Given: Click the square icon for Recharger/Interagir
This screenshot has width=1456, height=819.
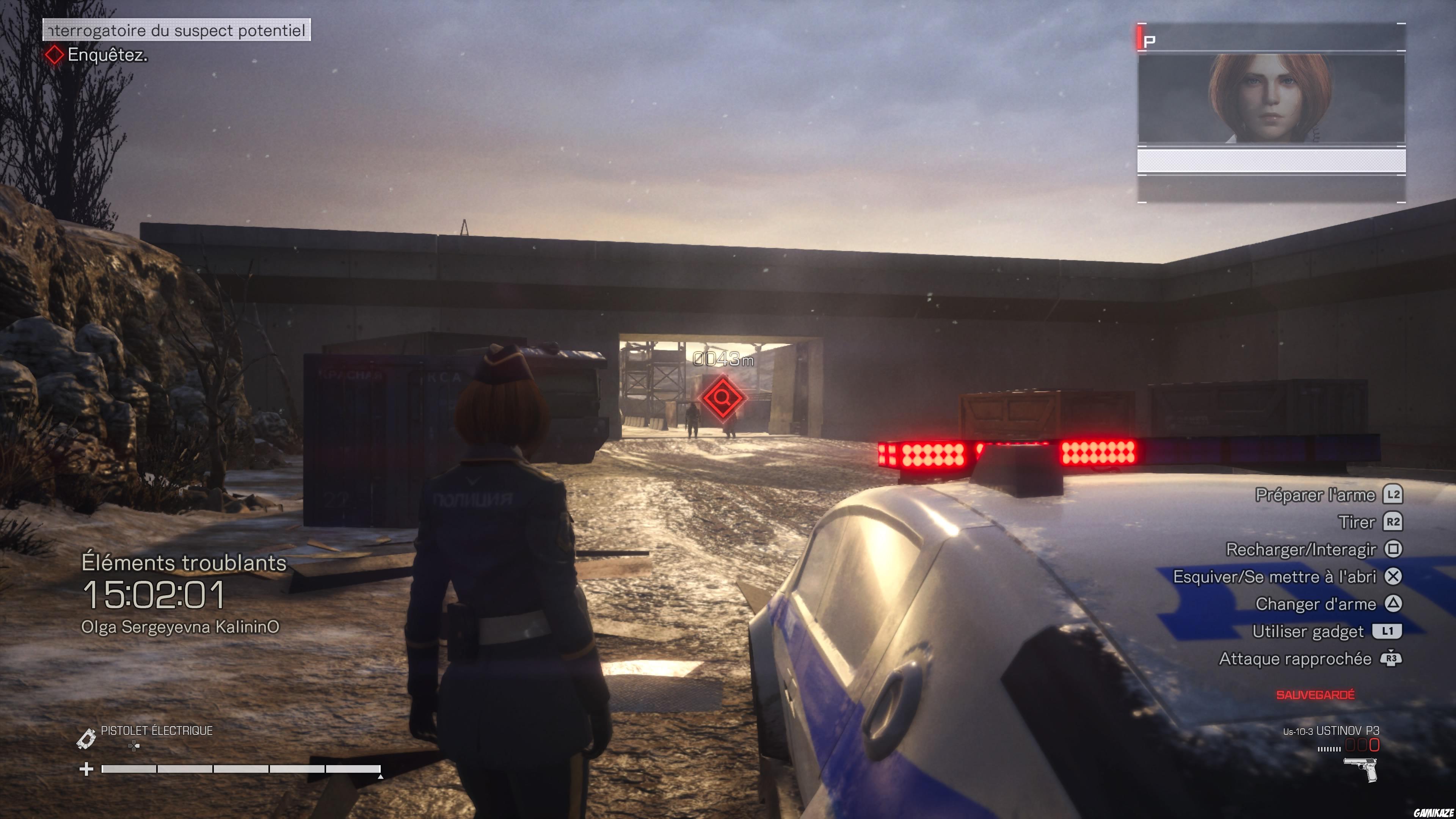Looking at the screenshot, I should coord(1393,549).
